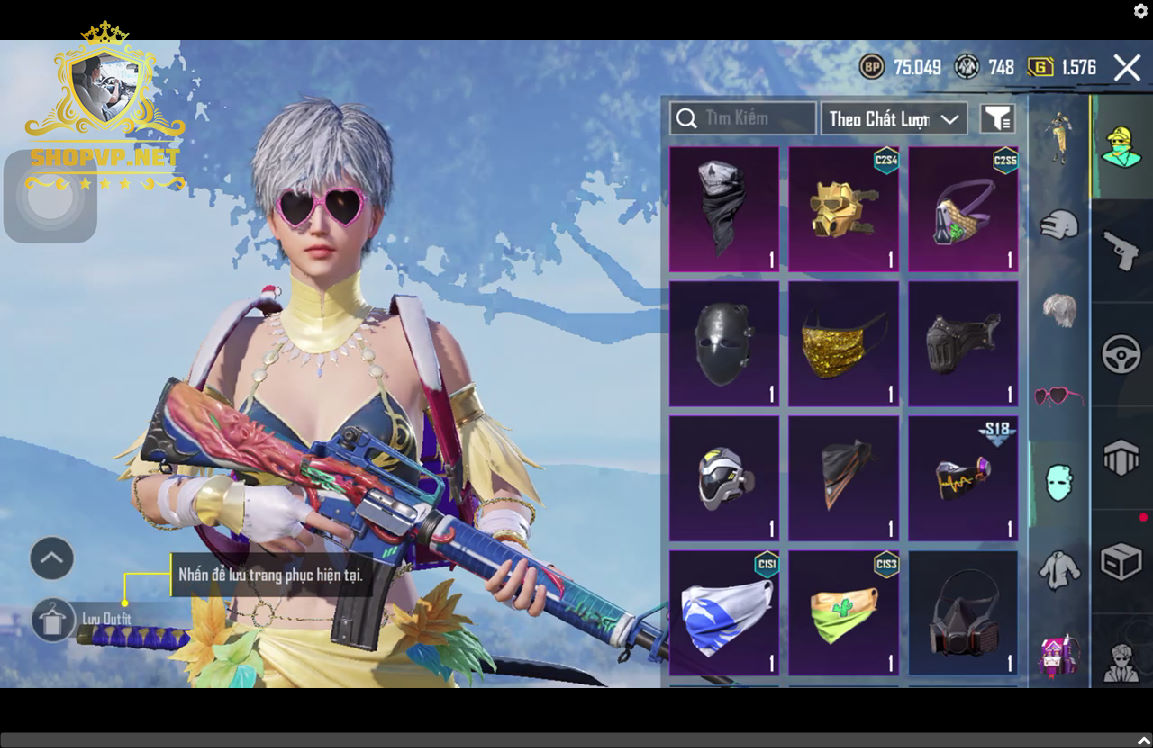Choose the white and blue C1S1 mask
The image size is (1153, 748).
(x=724, y=612)
